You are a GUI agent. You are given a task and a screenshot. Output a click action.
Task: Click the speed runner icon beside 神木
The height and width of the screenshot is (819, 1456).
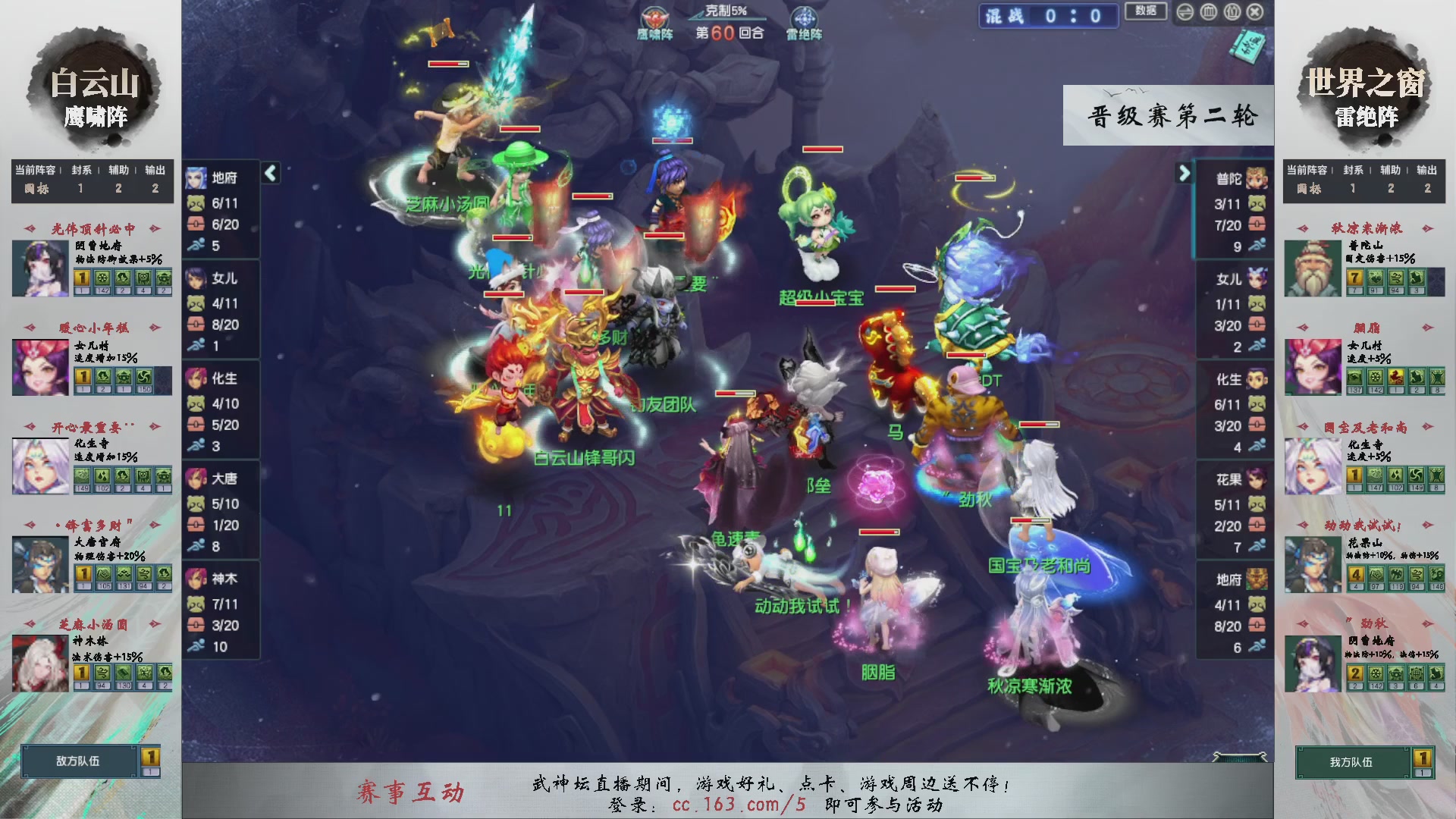pyautogui.click(x=196, y=647)
